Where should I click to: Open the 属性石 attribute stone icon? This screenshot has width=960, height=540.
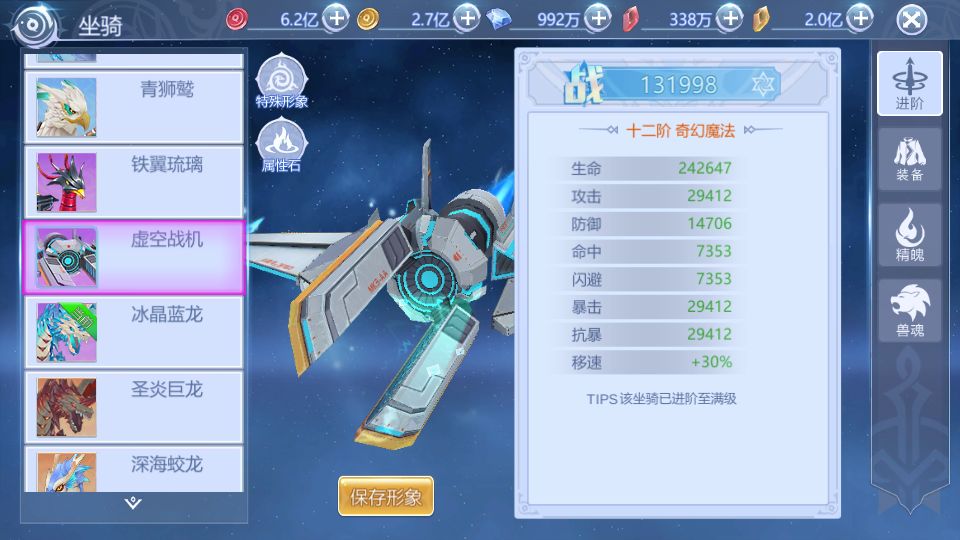coord(281,145)
